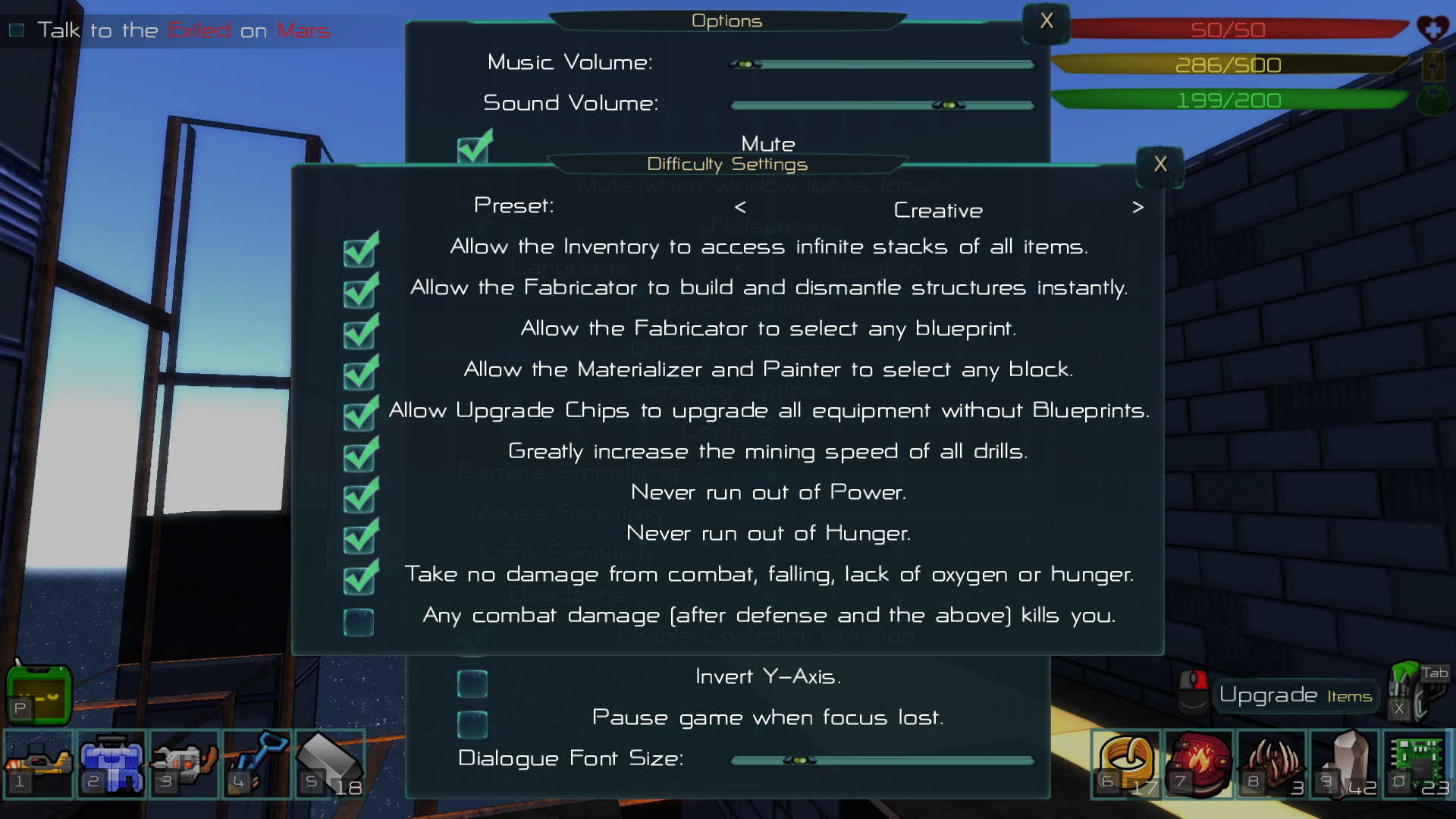This screenshot has height=819, width=1456.
Task: Toggle Upgrade Chips without Blueprints checkbox
Action: point(359,415)
